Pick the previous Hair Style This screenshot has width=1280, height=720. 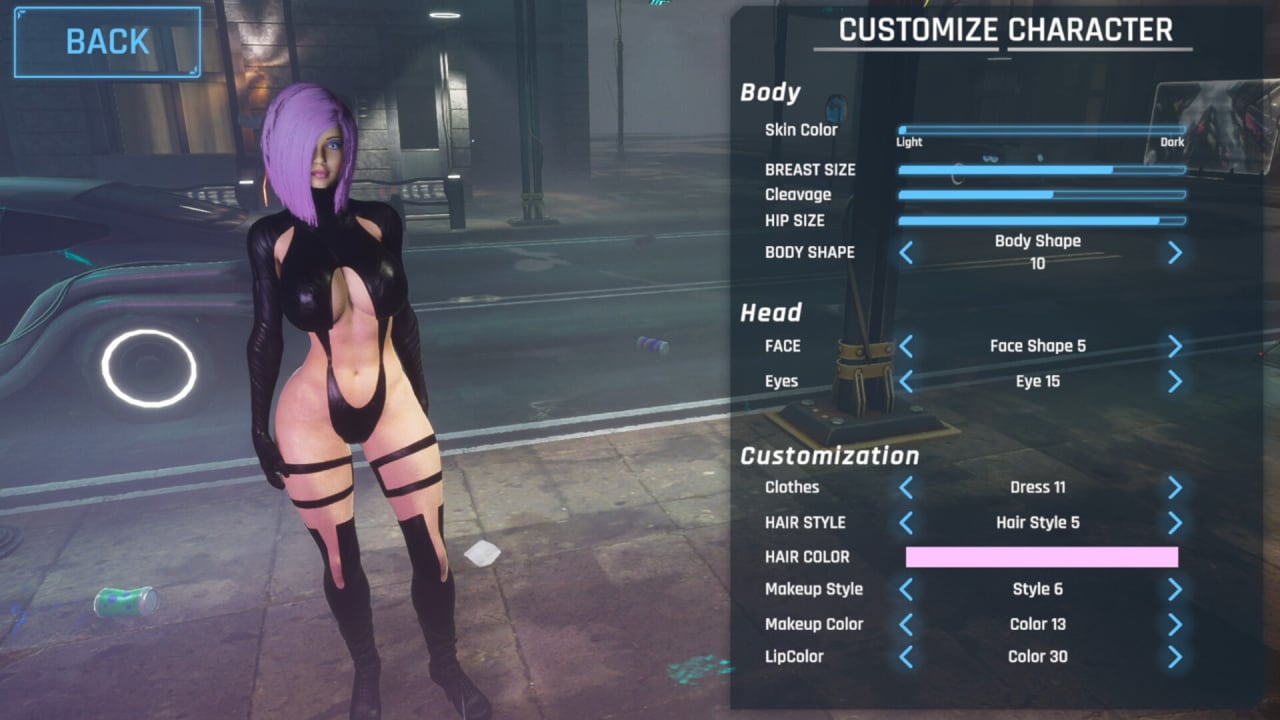906,523
